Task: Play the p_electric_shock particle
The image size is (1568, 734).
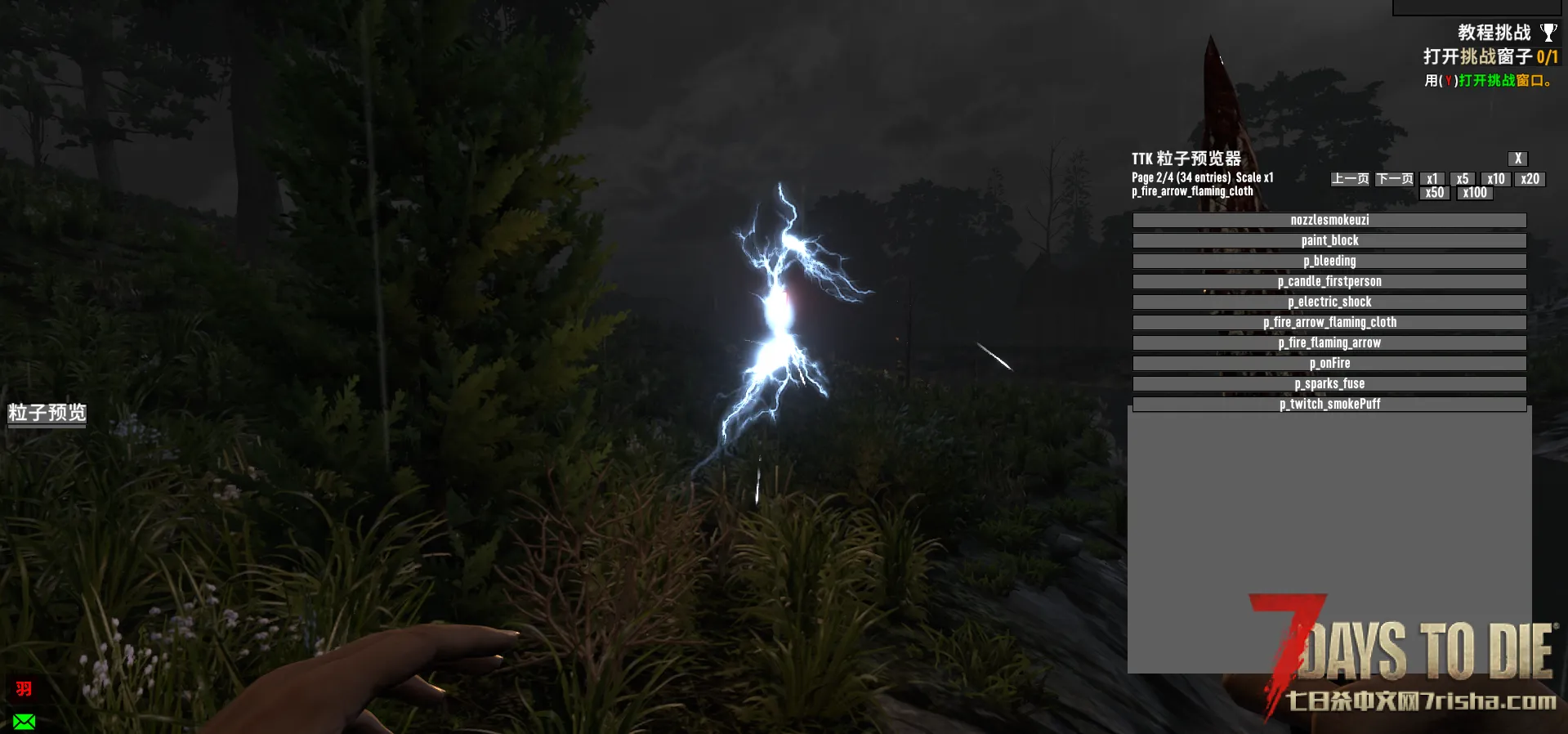Action: (x=1329, y=302)
